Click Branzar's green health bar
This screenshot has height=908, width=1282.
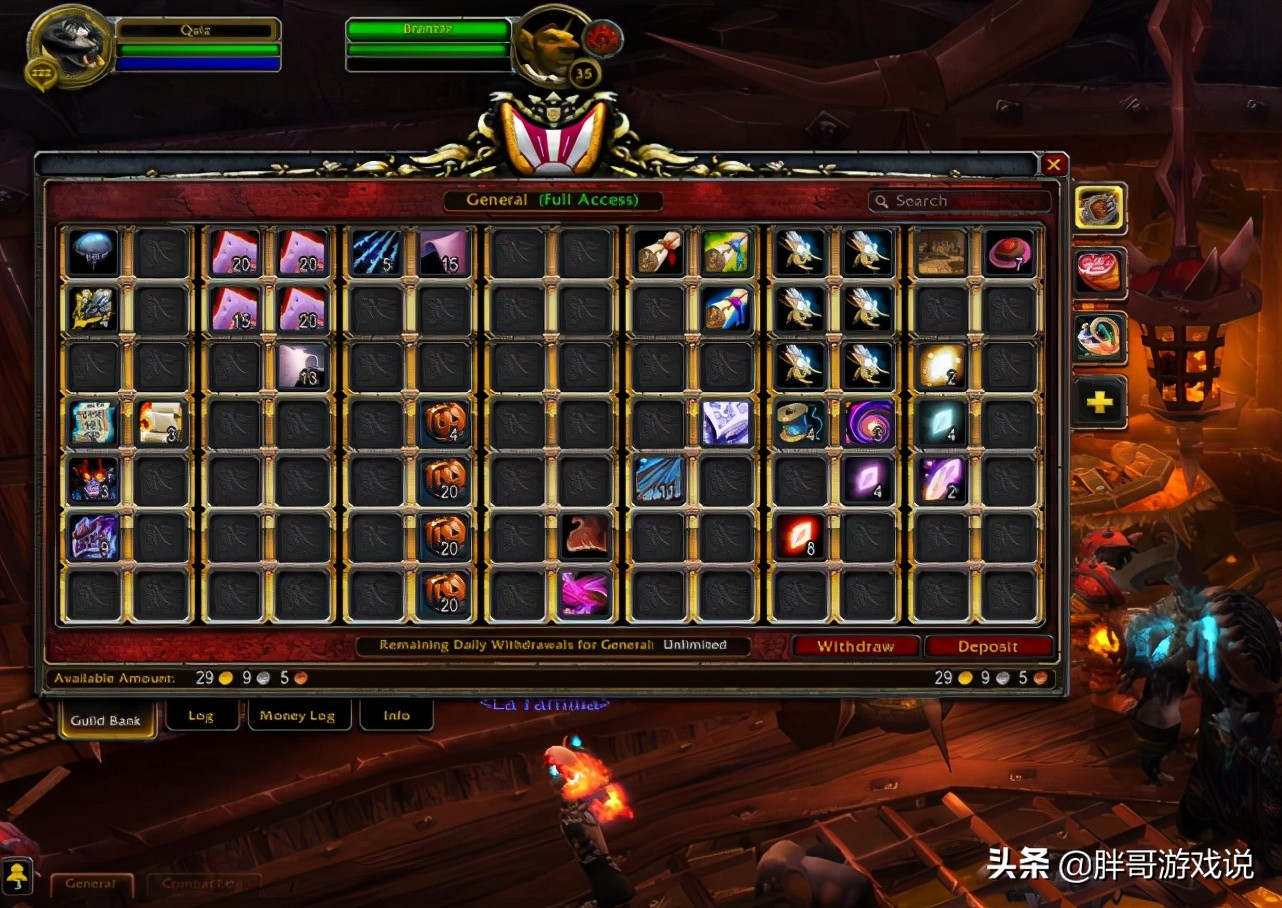click(x=428, y=29)
